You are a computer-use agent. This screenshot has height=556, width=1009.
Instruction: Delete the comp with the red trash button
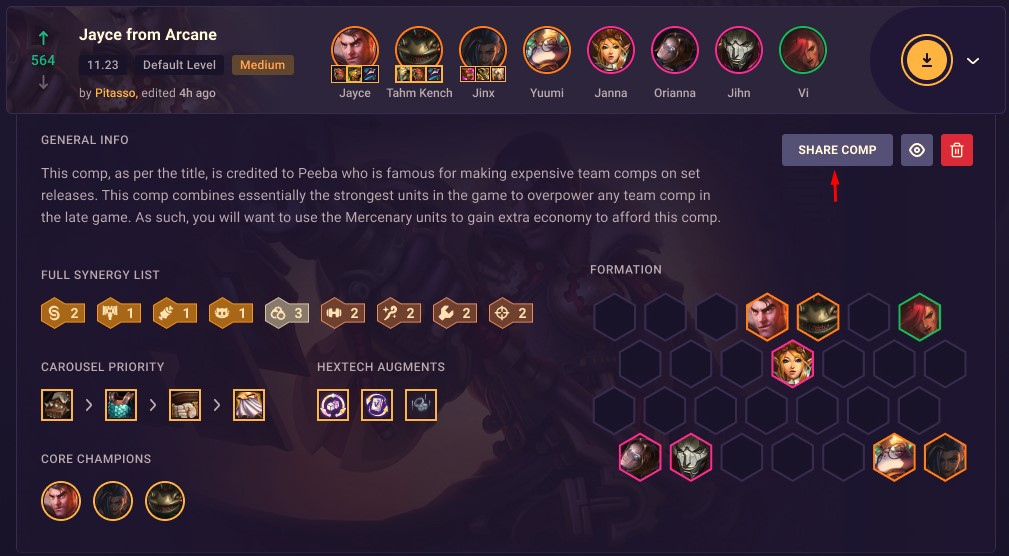click(x=957, y=150)
